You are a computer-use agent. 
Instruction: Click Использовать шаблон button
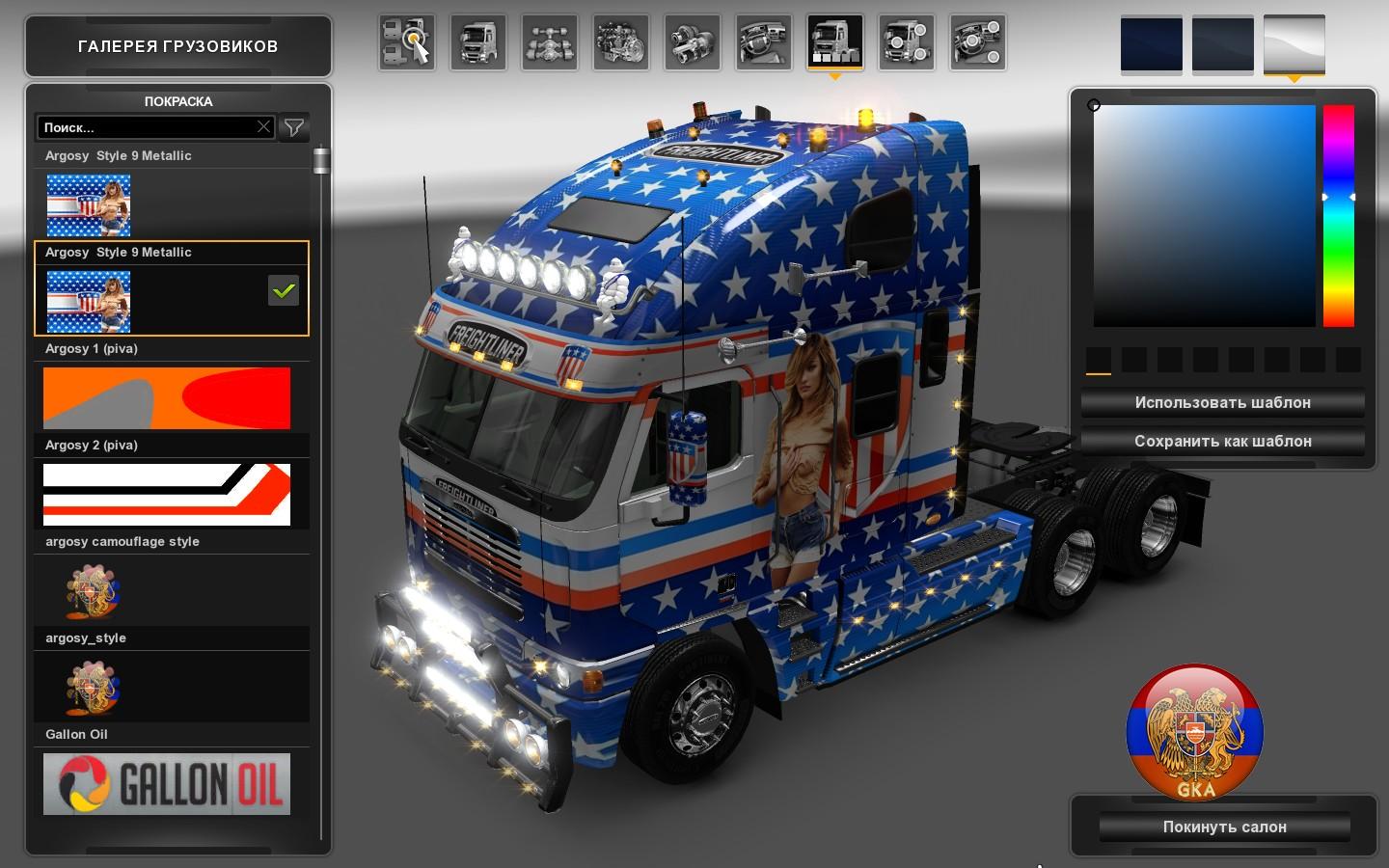pos(1222,402)
